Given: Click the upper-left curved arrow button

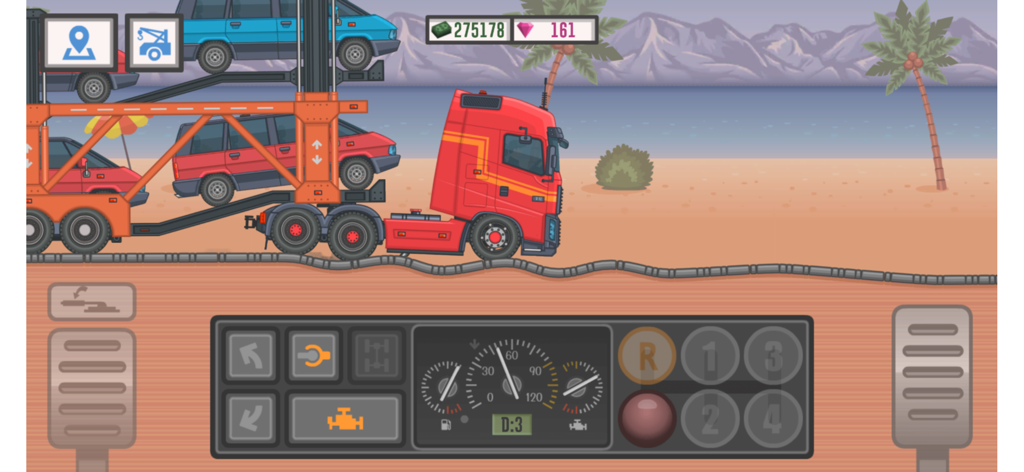Looking at the screenshot, I should pyautogui.click(x=250, y=355).
